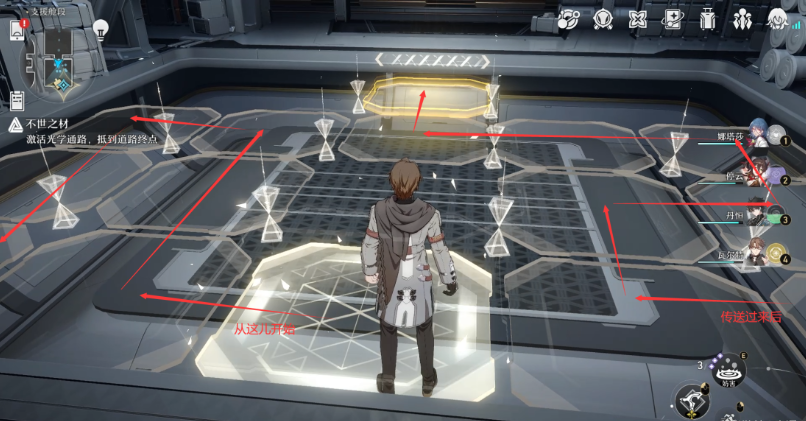Open the character head portrait icon
This screenshot has height=421, width=806.
[x=779, y=18]
